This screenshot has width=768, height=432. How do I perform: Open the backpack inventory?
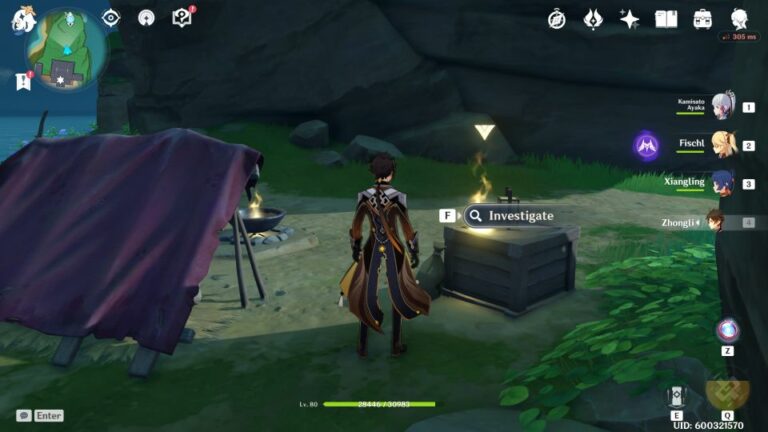[703, 19]
